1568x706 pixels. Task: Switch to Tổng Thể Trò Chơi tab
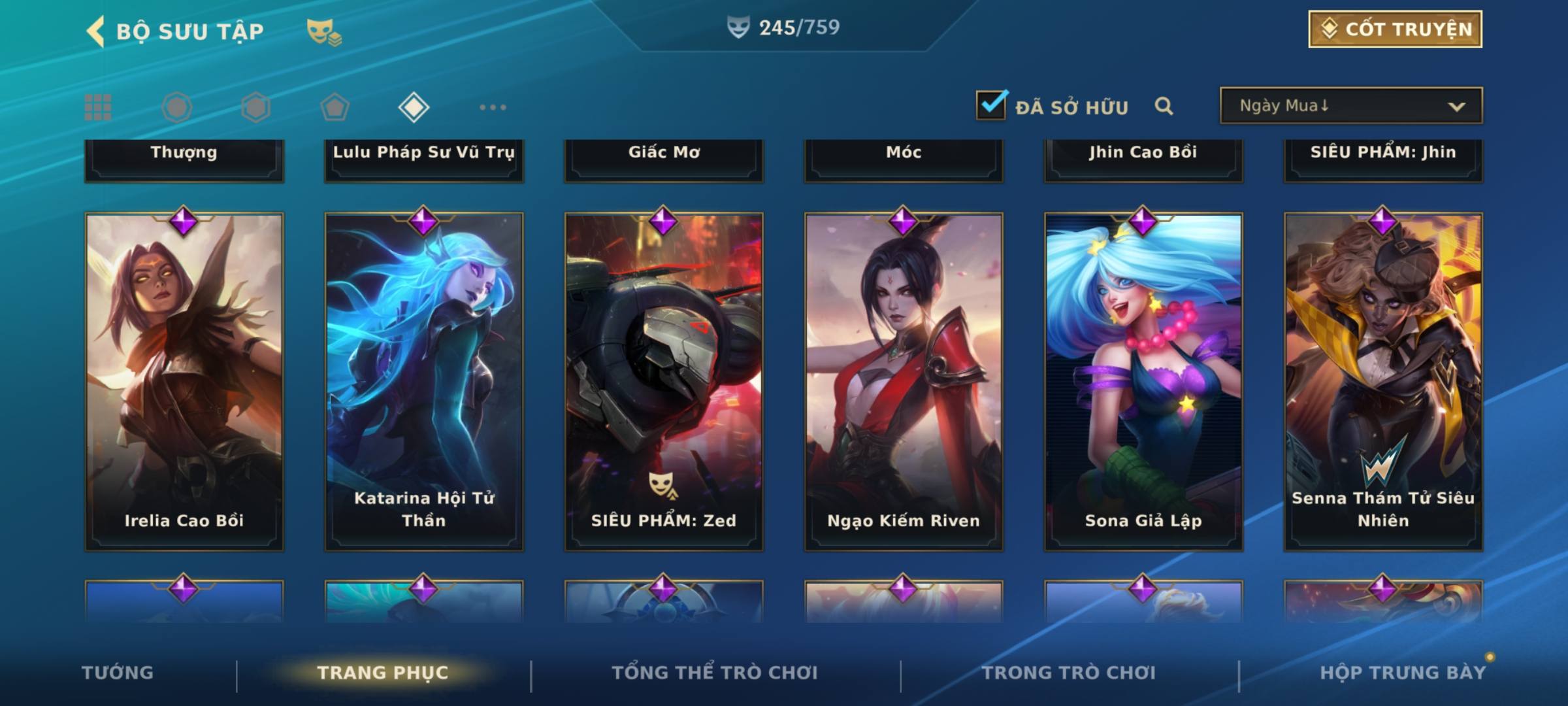pos(715,673)
